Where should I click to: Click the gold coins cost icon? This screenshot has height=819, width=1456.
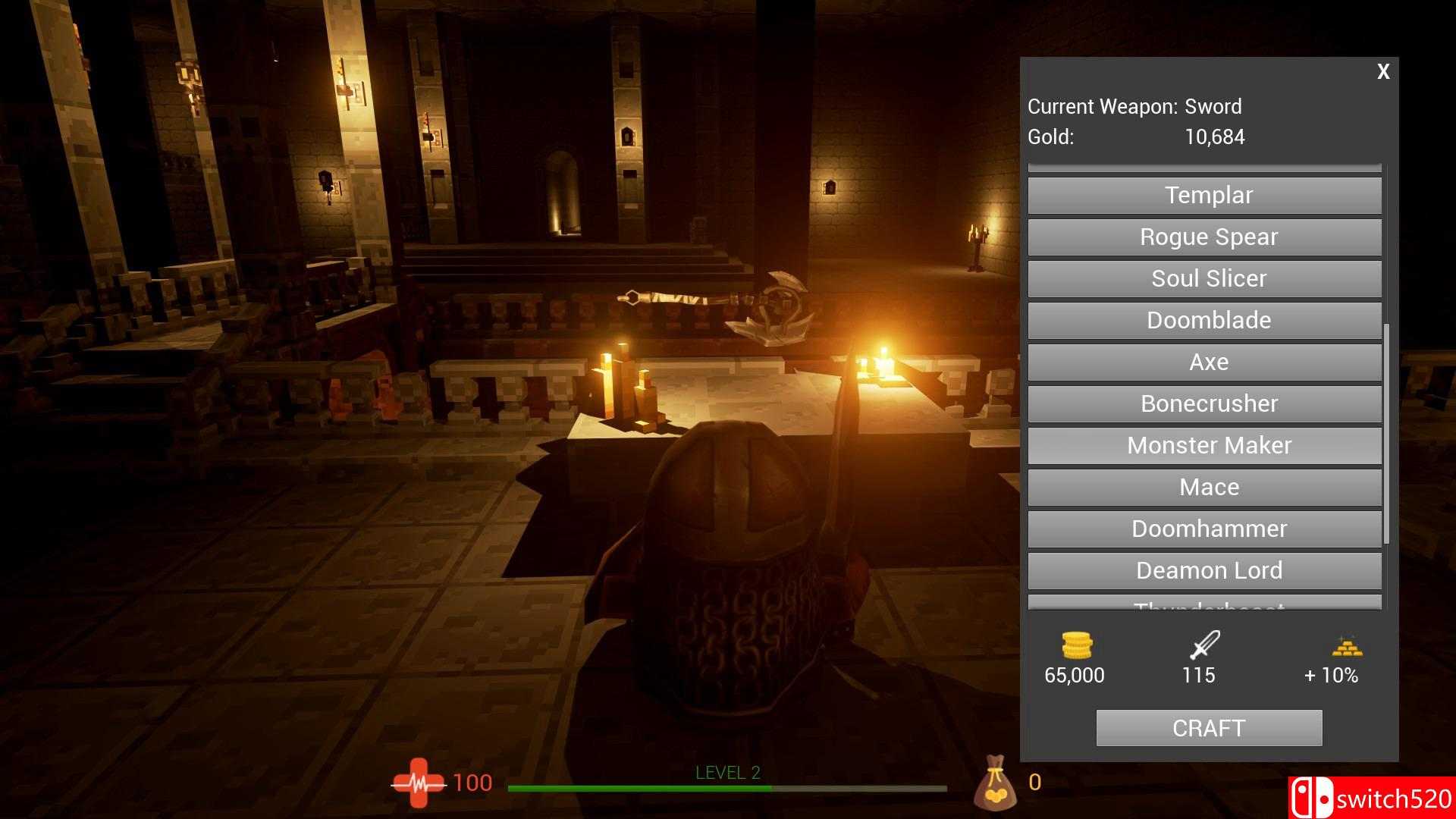tap(1076, 647)
